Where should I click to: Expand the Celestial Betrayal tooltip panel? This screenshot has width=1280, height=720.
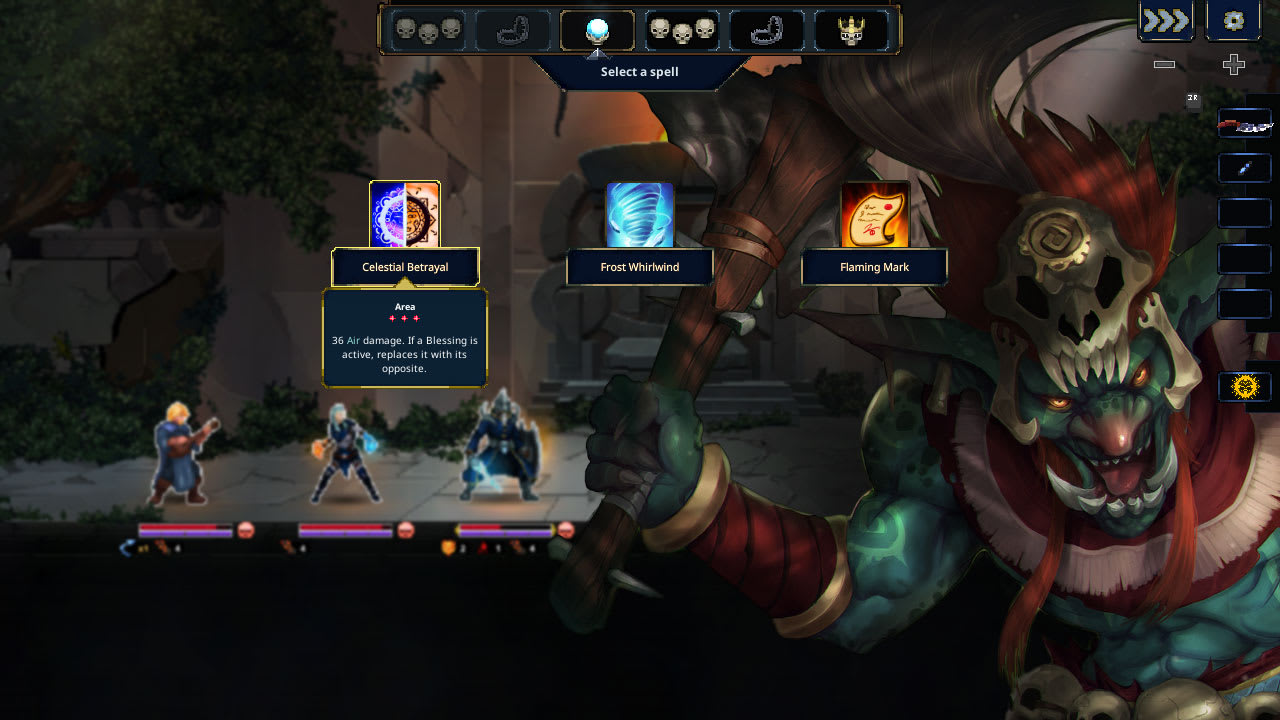[x=404, y=338]
